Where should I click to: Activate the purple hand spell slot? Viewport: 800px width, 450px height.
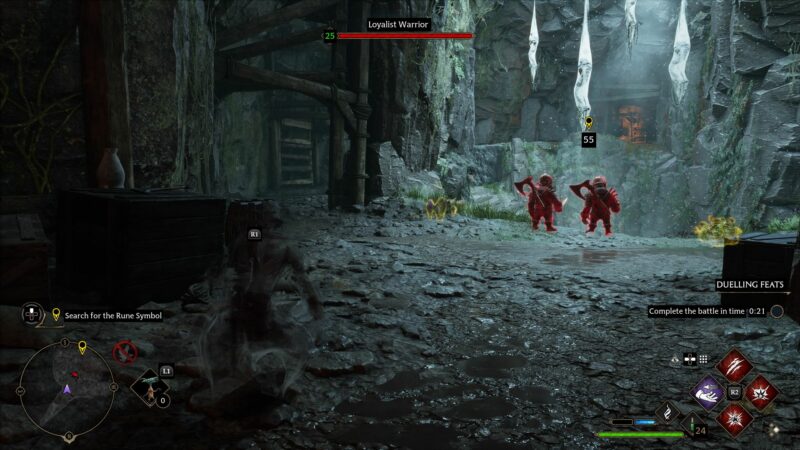click(x=708, y=393)
